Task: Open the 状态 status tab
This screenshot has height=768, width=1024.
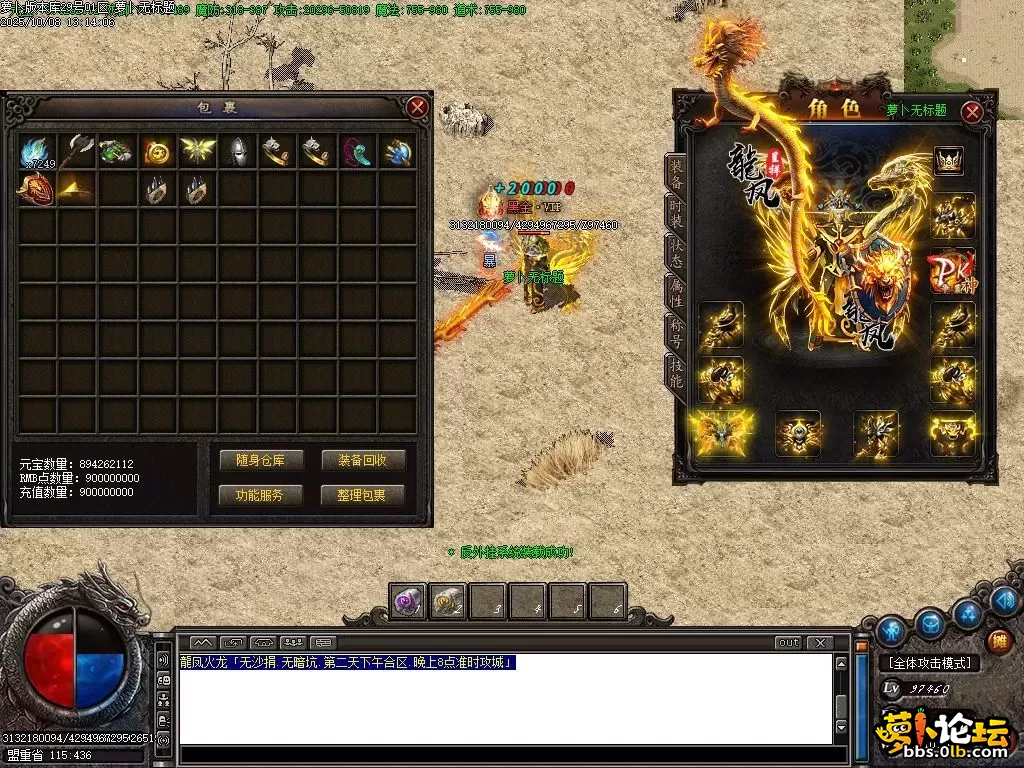Action: [677, 251]
